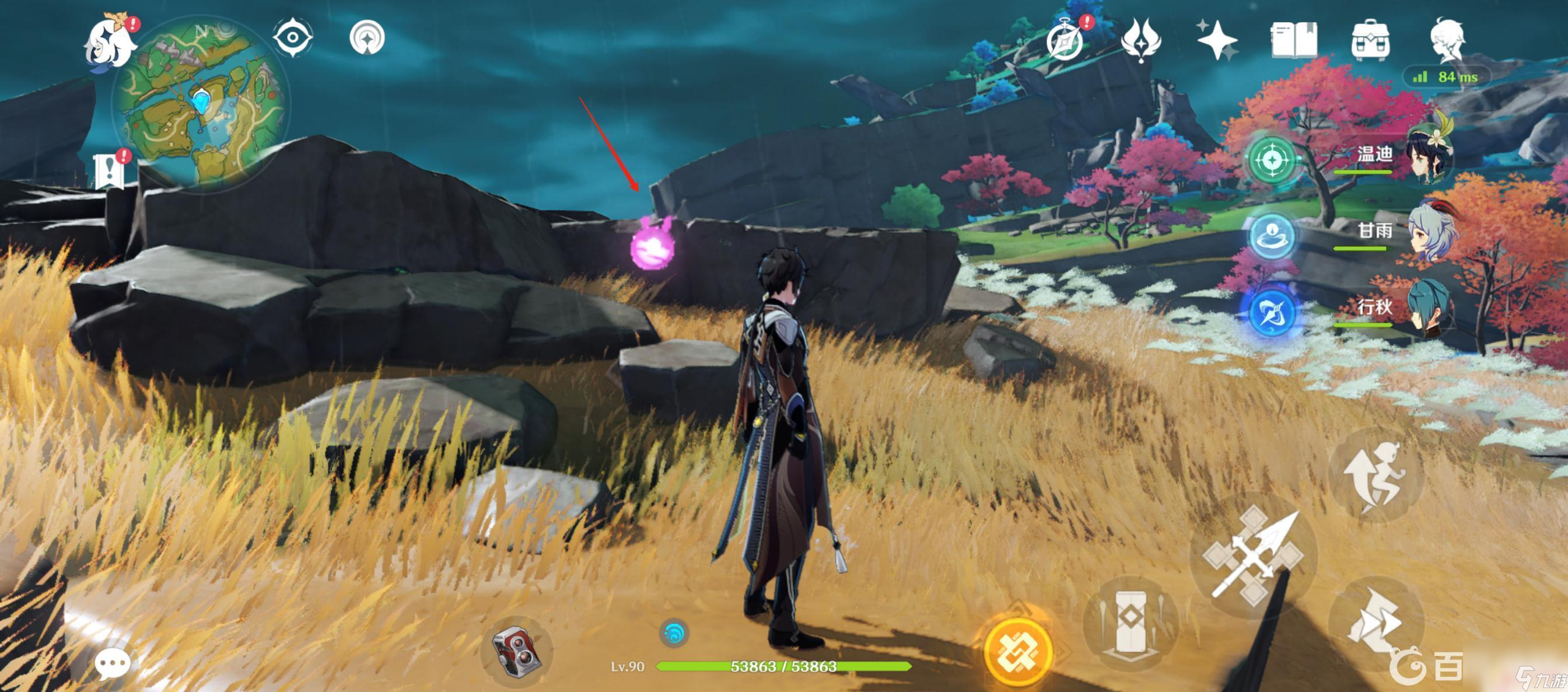Open the quest log bookmark icon
Image resolution: width=1568 pixels, height=692 pixels.
pos(110,170)
